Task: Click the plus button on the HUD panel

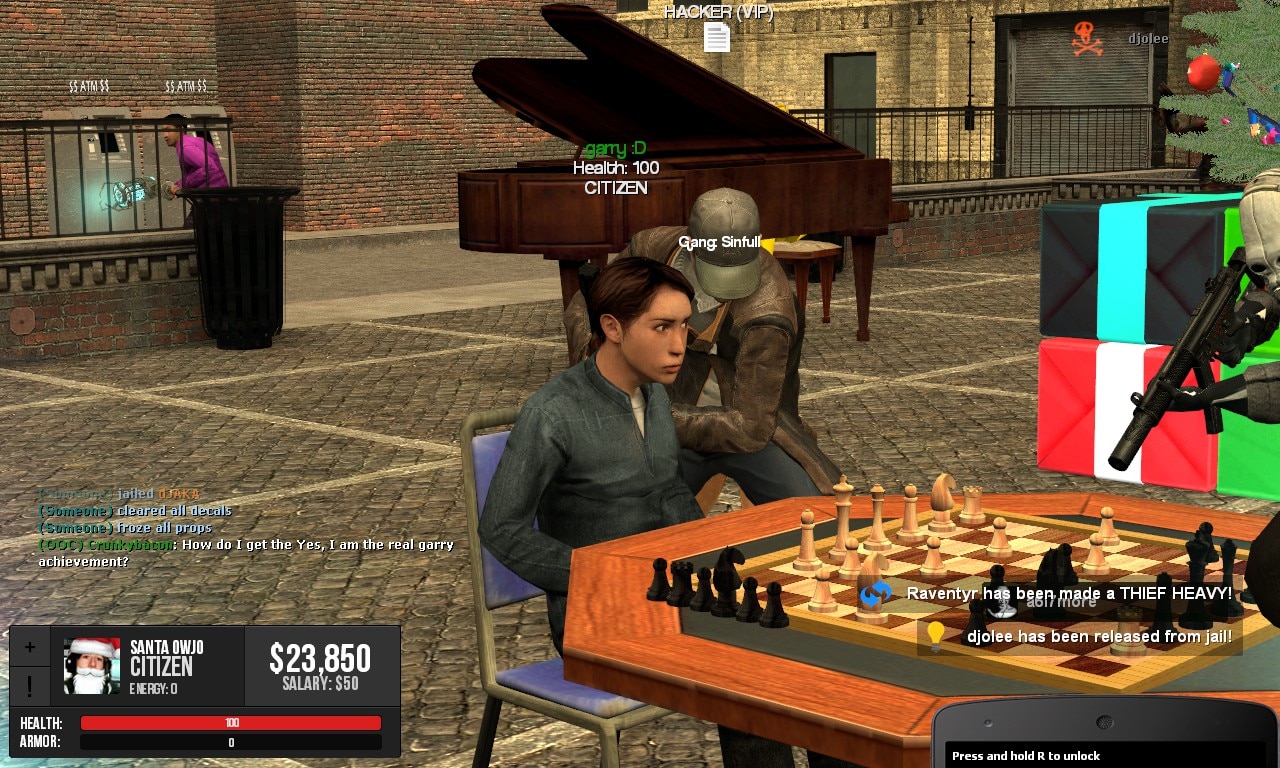Action: pos(30,647)
